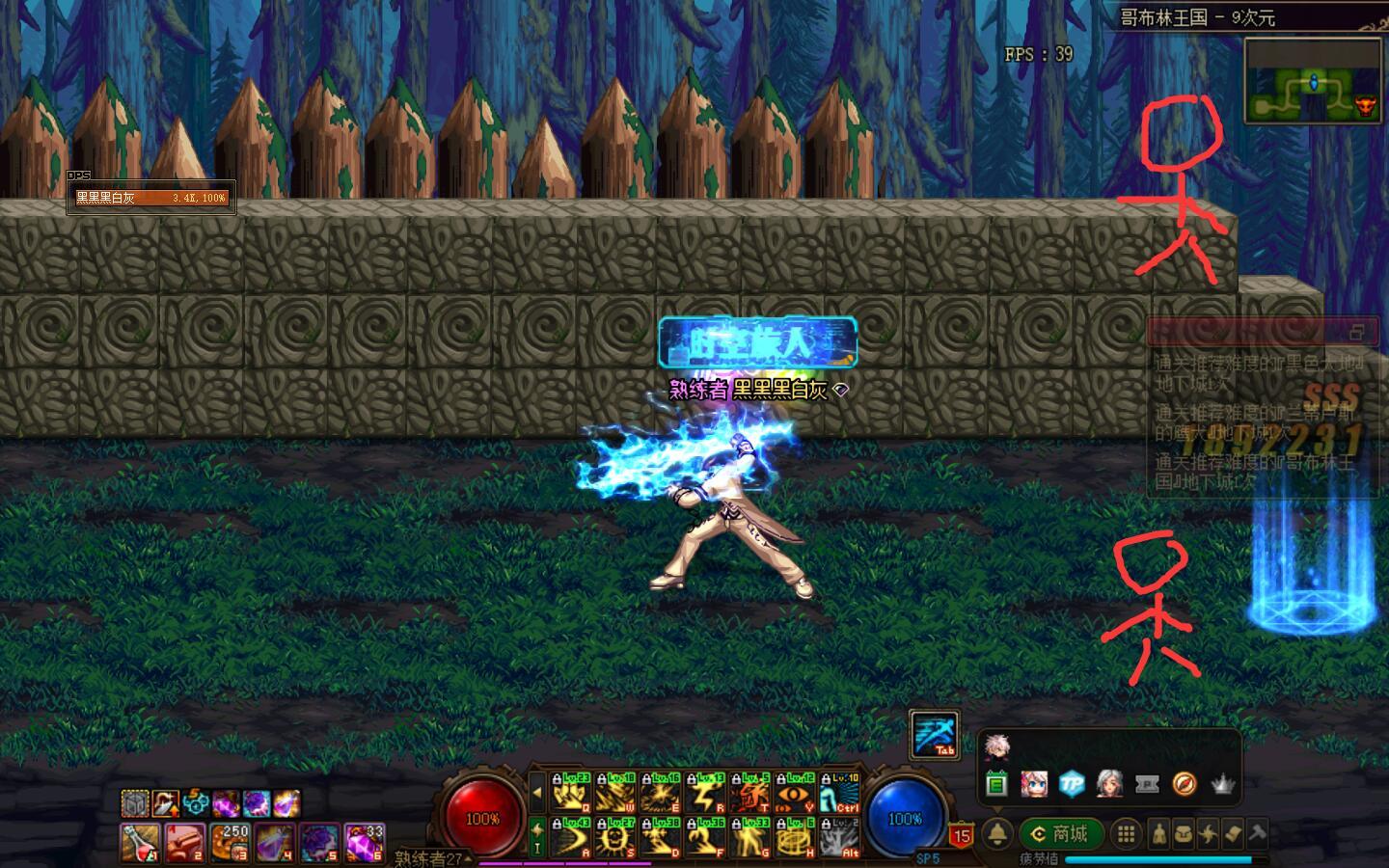
Task: Toggle the notification bell
Action: coord(998,830)
